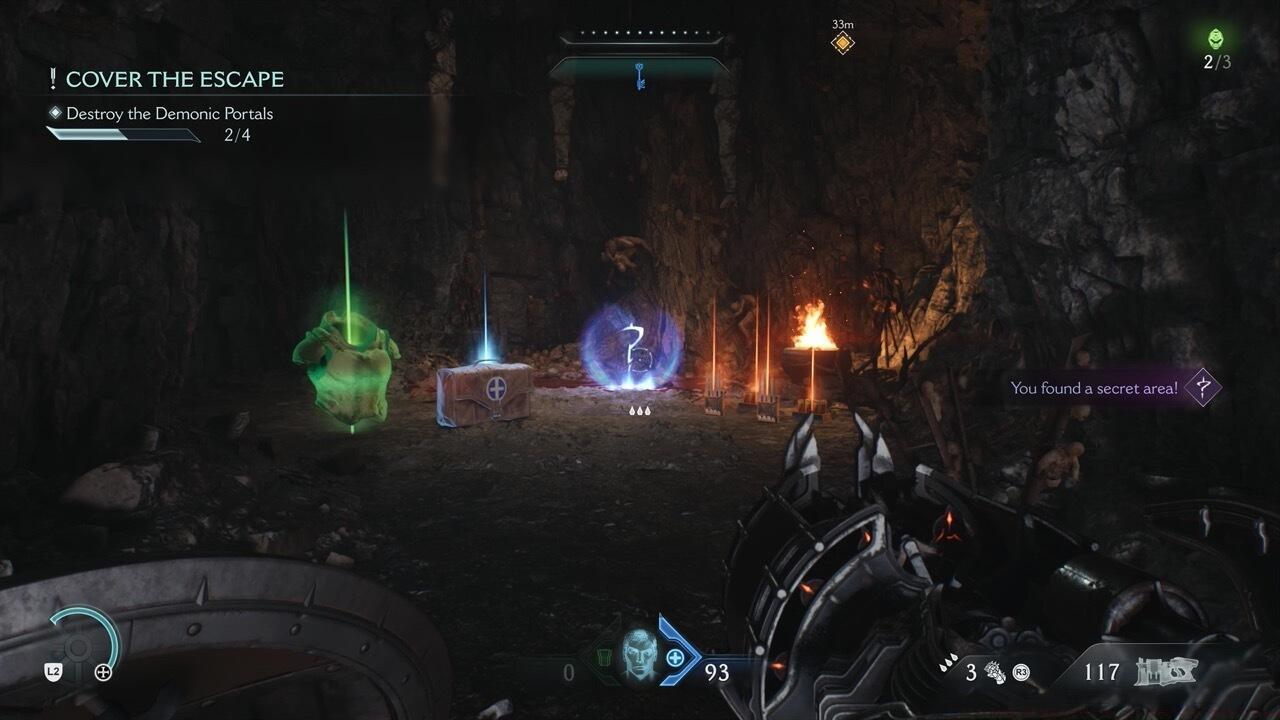Click the orange waypoint marker showing 33m

[842, 43]
